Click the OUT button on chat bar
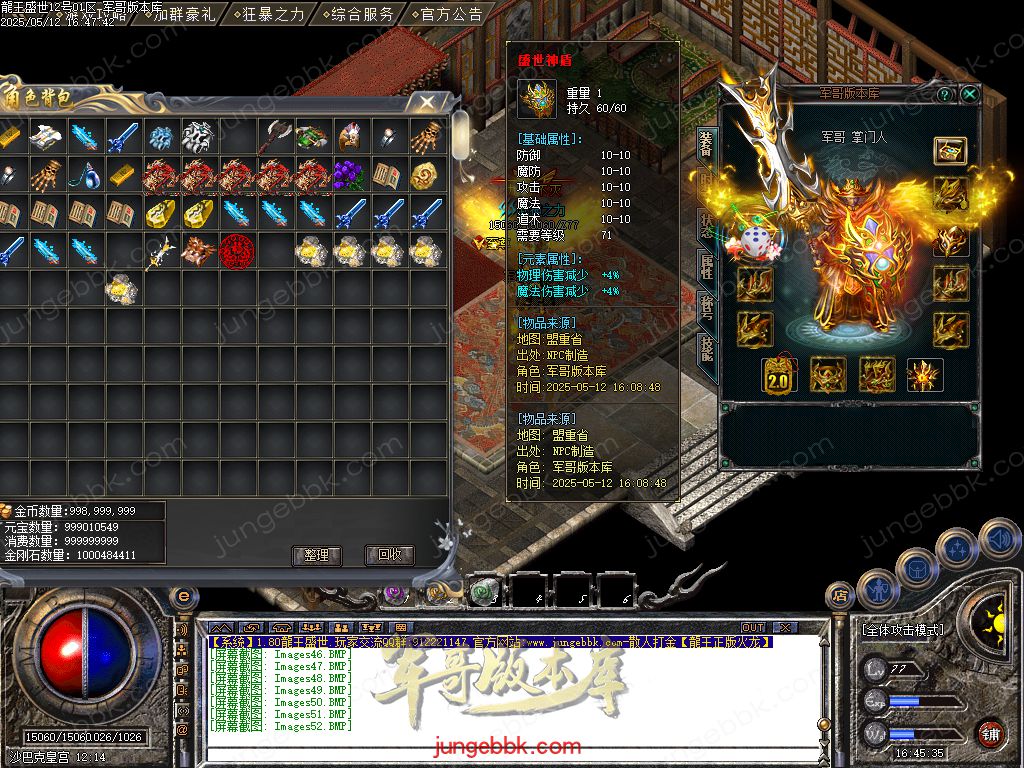1024x768 pixels. [x=752, y=627]
